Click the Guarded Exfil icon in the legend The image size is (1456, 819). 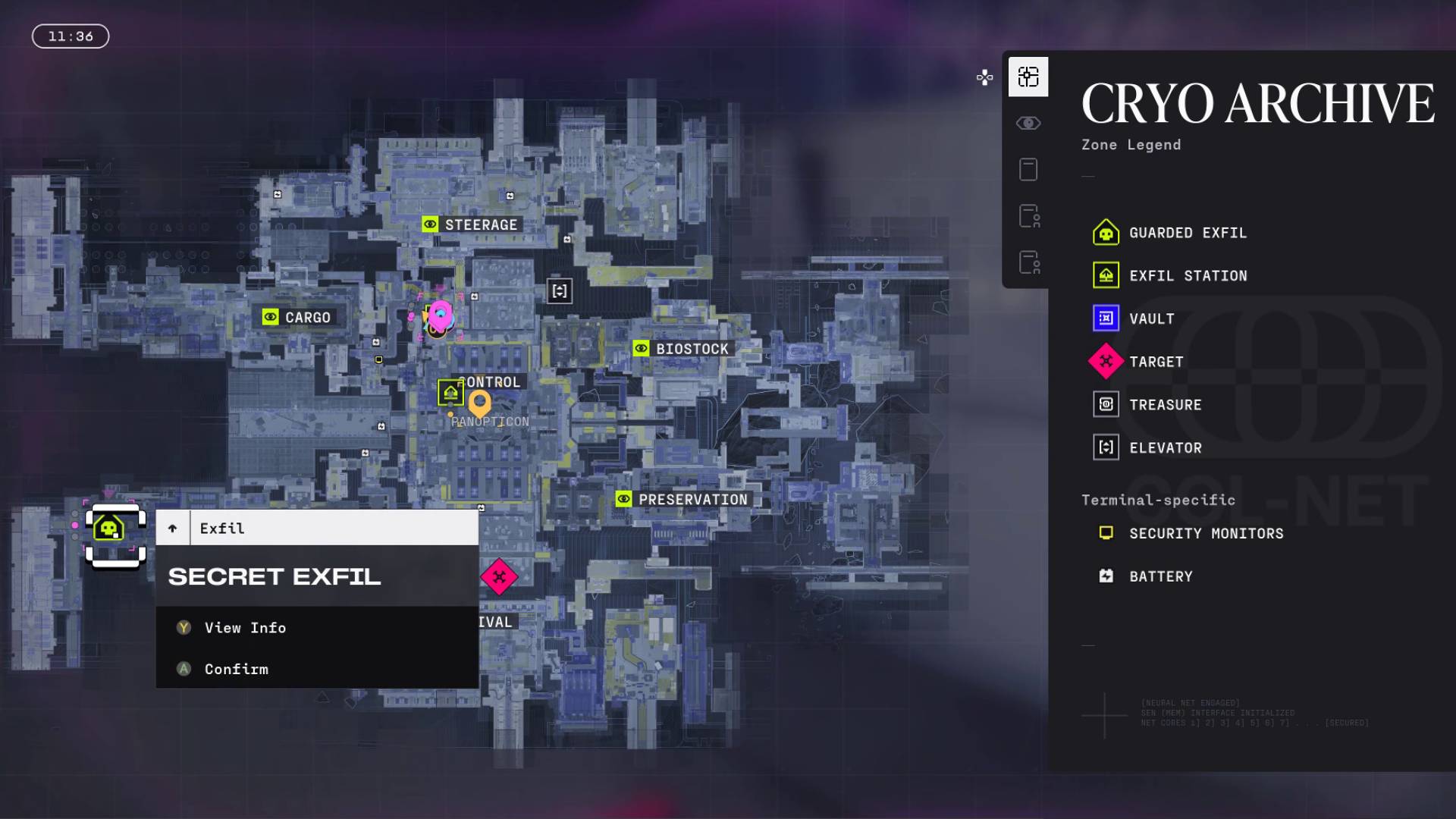[x=1106, y=233]
